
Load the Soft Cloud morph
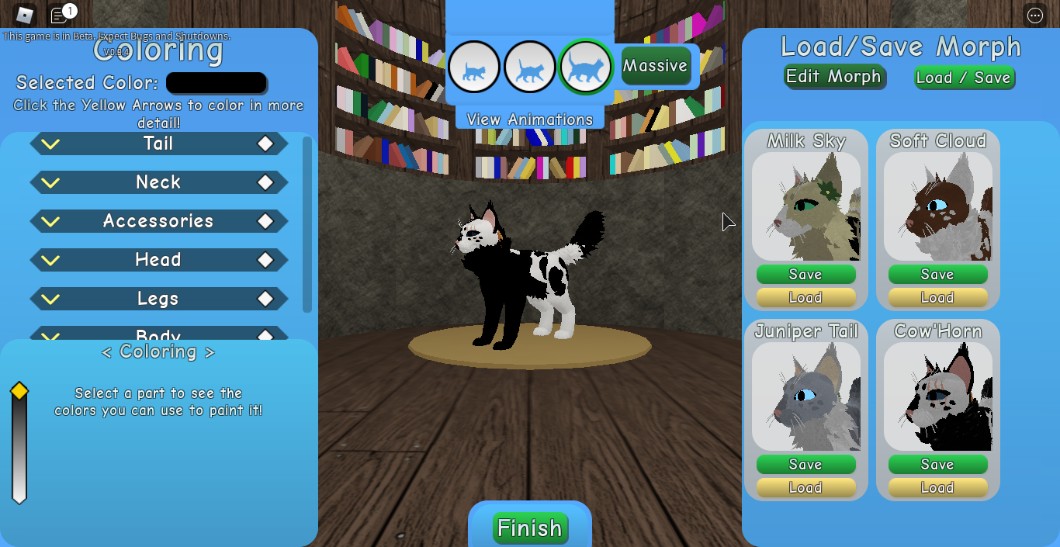pyautogui.click(x=937, y=297)
